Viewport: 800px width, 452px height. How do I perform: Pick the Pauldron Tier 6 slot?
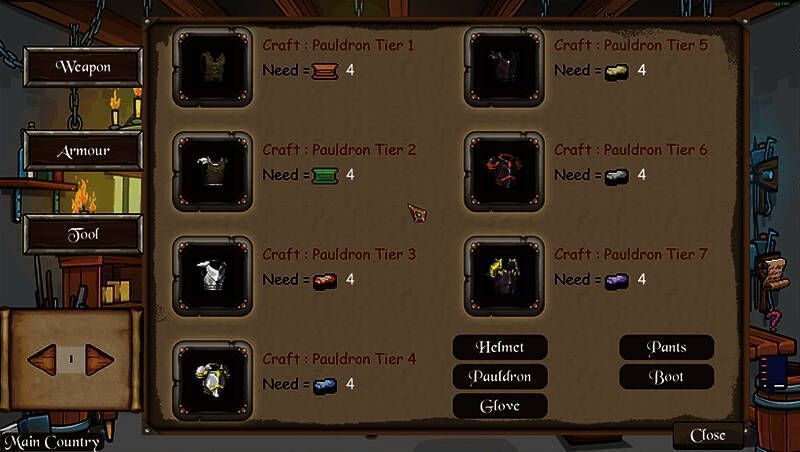click(x=503, y=170)
